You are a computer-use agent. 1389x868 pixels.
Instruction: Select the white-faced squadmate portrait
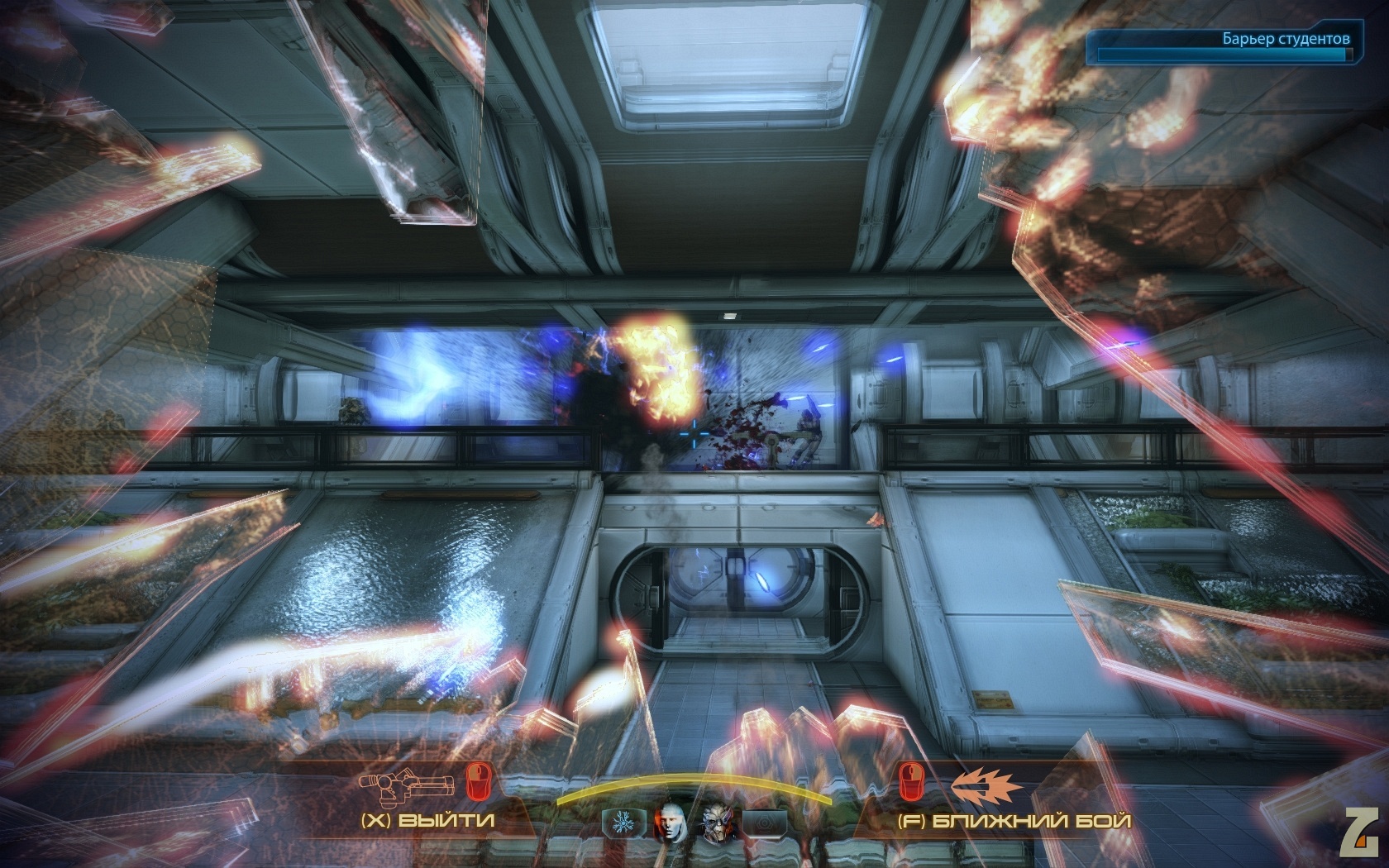672,822
